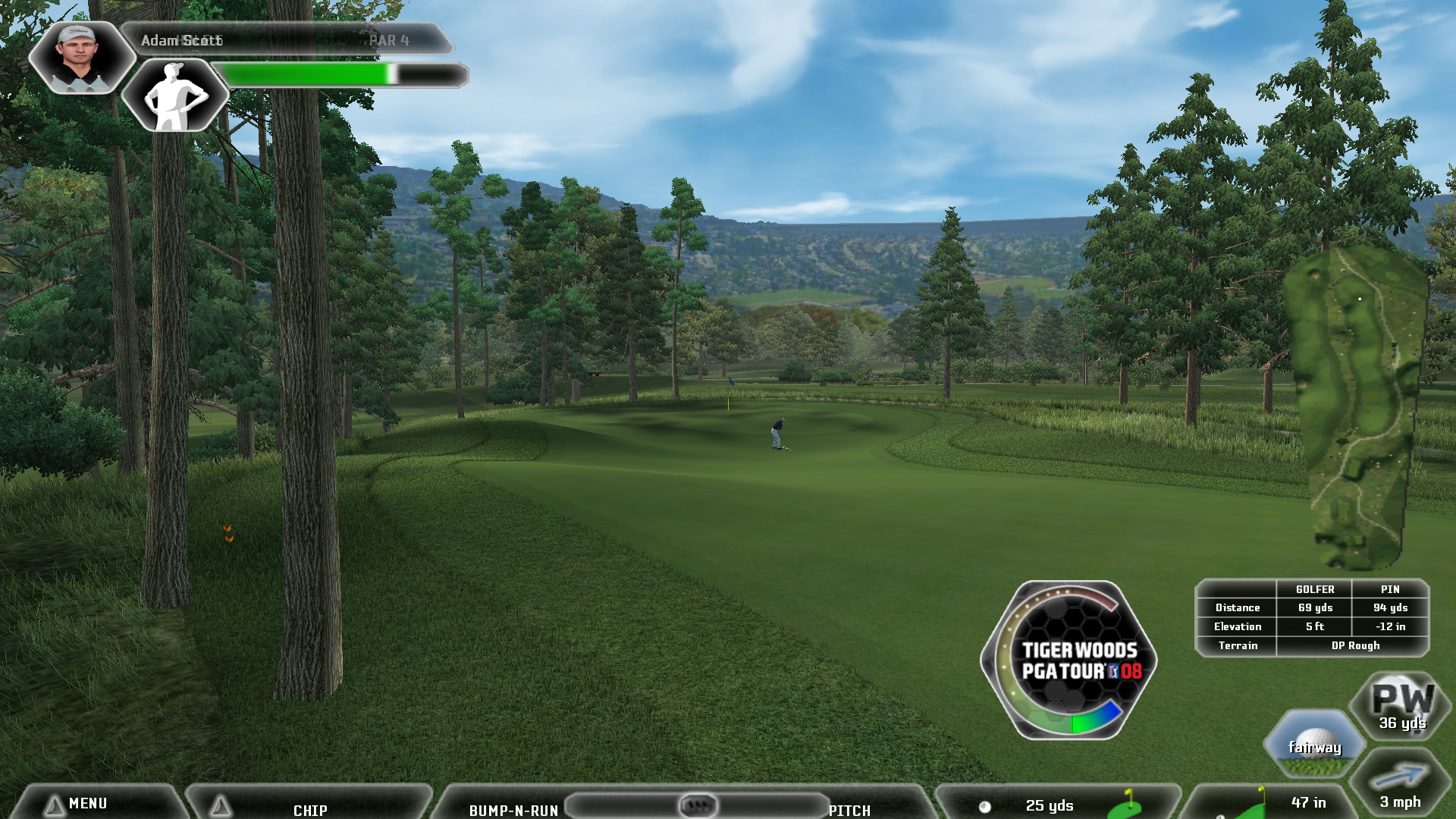Click the circular swing meter
1456x819 pixels.
click(1068, 660)
